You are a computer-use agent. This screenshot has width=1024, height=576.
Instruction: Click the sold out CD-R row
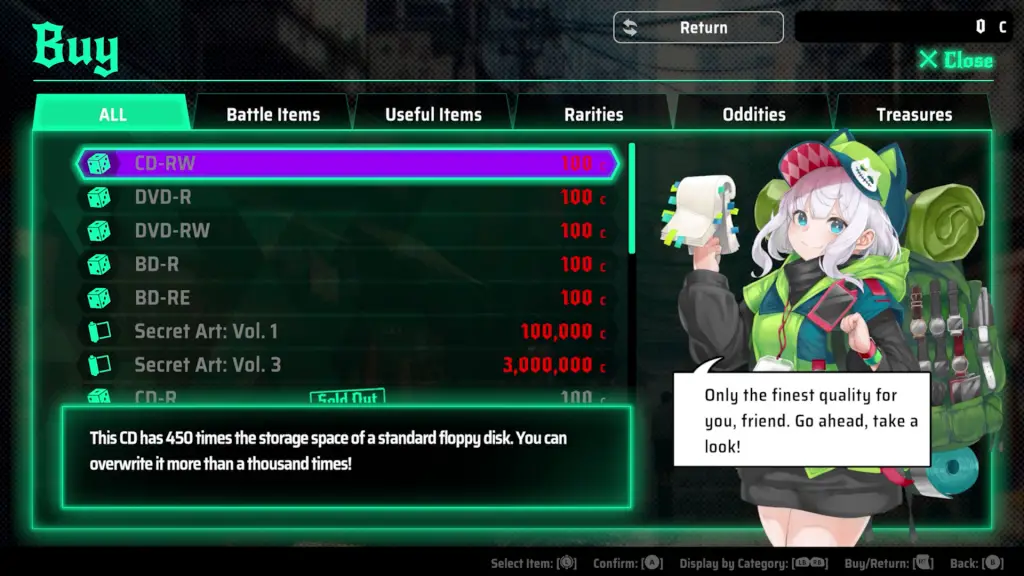point(347,396)
